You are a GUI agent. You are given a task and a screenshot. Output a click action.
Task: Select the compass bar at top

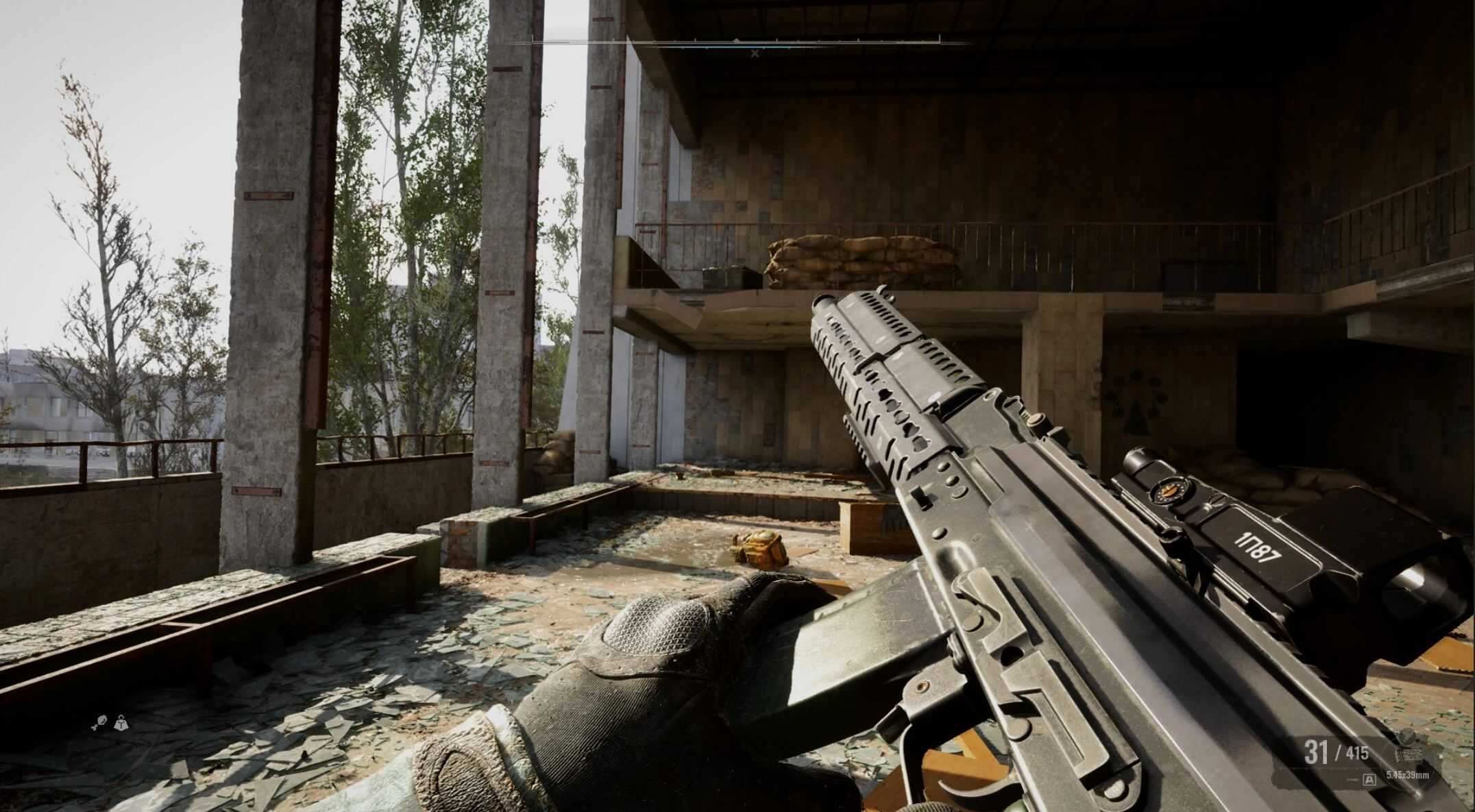click(737, 42)
